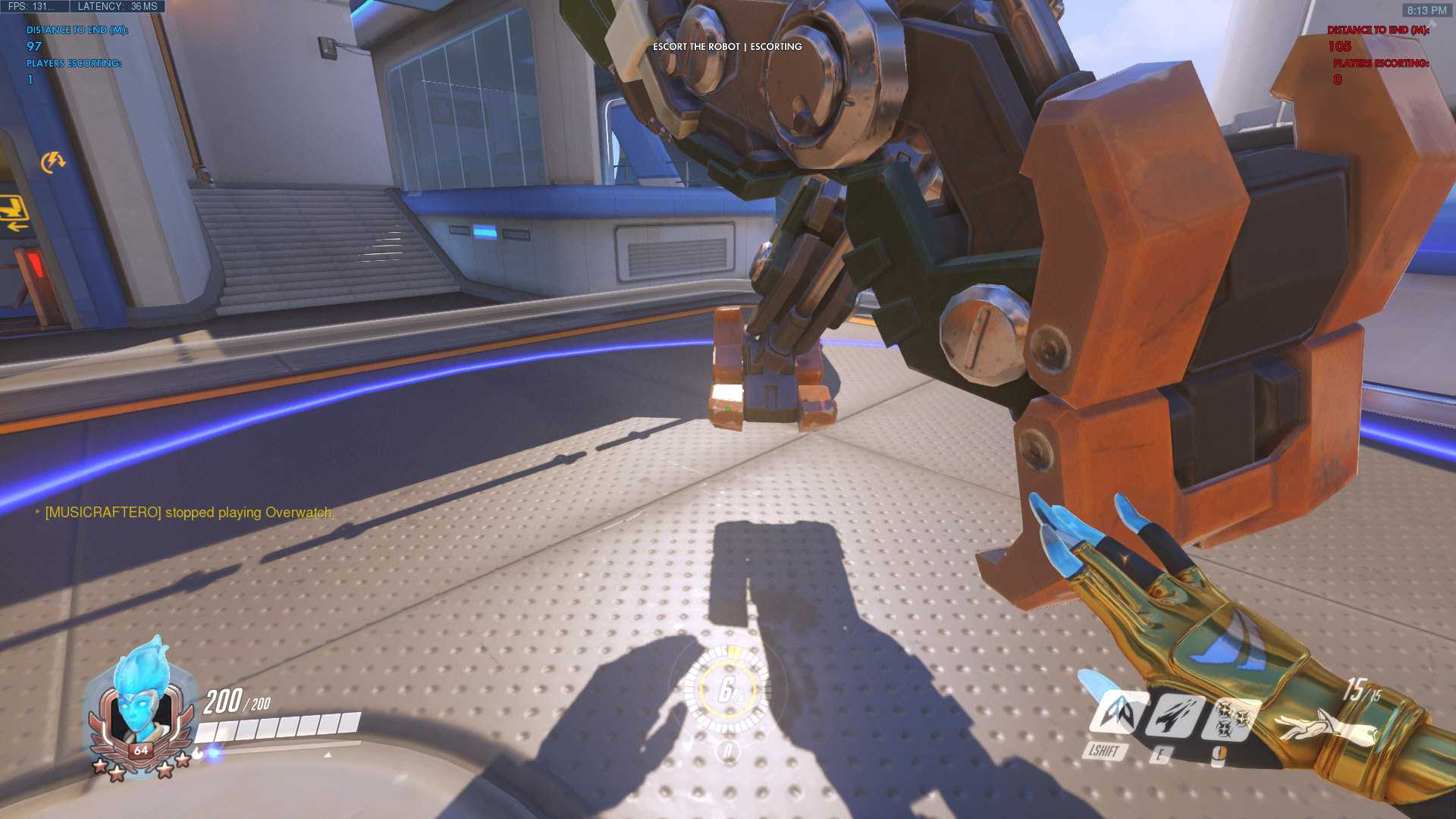
Task: Expand the FPS counter readout showing 131
Action: point(32,6)
